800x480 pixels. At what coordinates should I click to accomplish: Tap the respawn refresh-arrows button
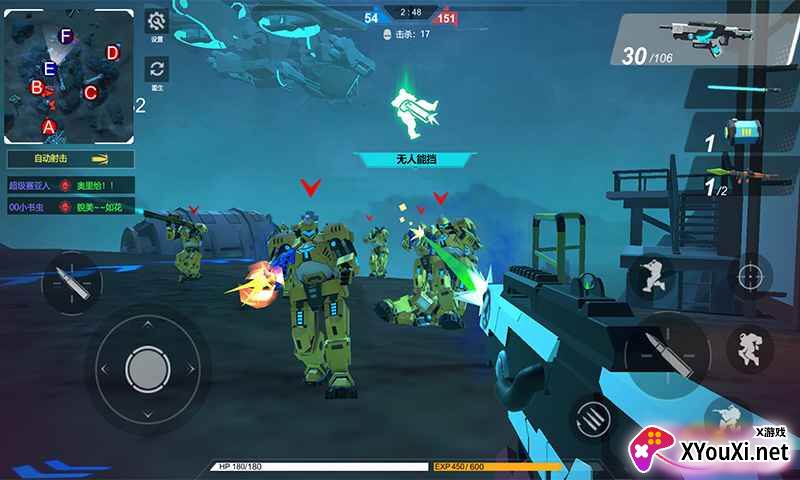click(x=156, y=70)
